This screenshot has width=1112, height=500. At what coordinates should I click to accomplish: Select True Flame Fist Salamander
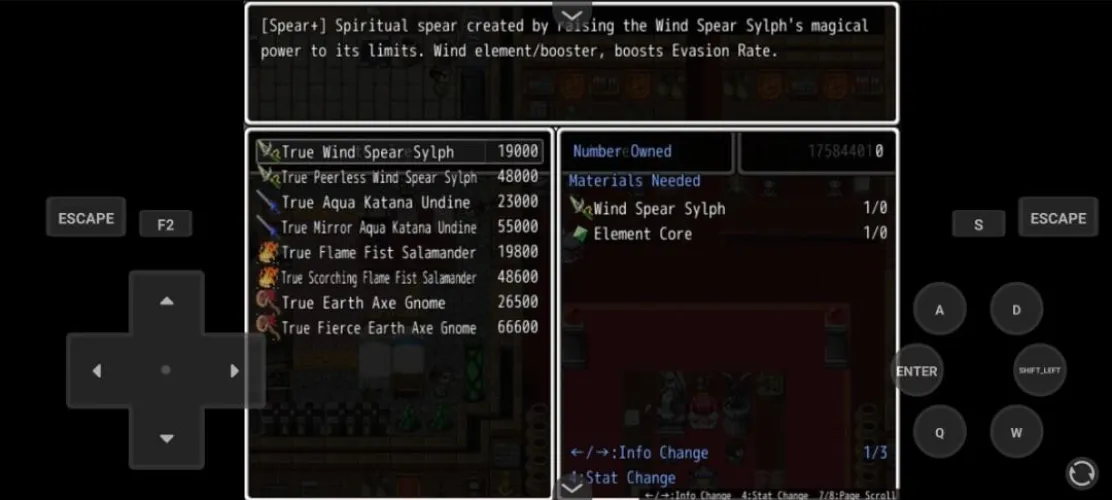point(400,252)
